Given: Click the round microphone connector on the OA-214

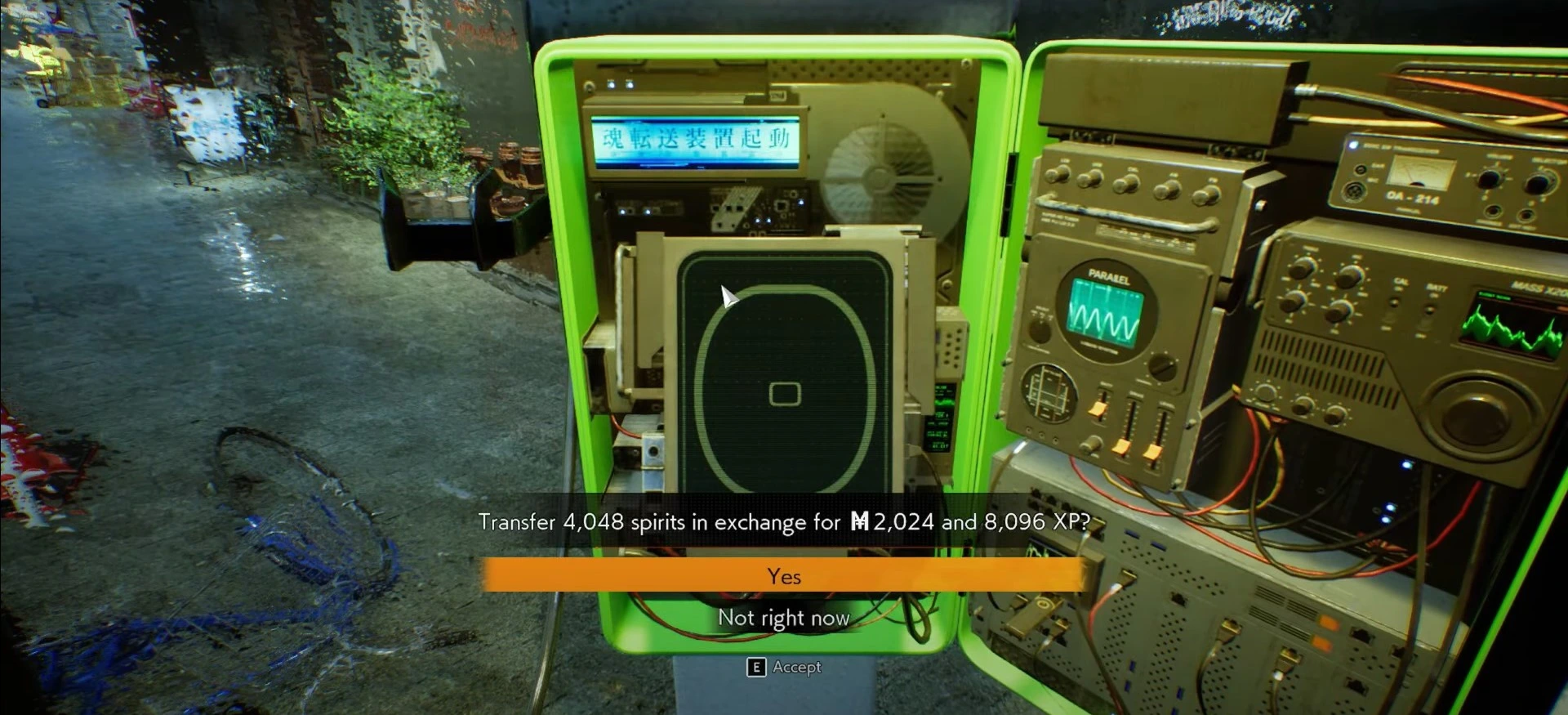Looking at the screenshot, I should 1354,192.
